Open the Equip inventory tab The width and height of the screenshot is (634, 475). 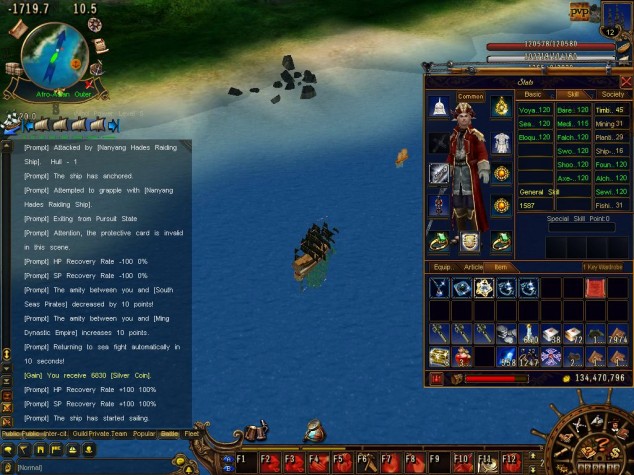coord(441,267)
